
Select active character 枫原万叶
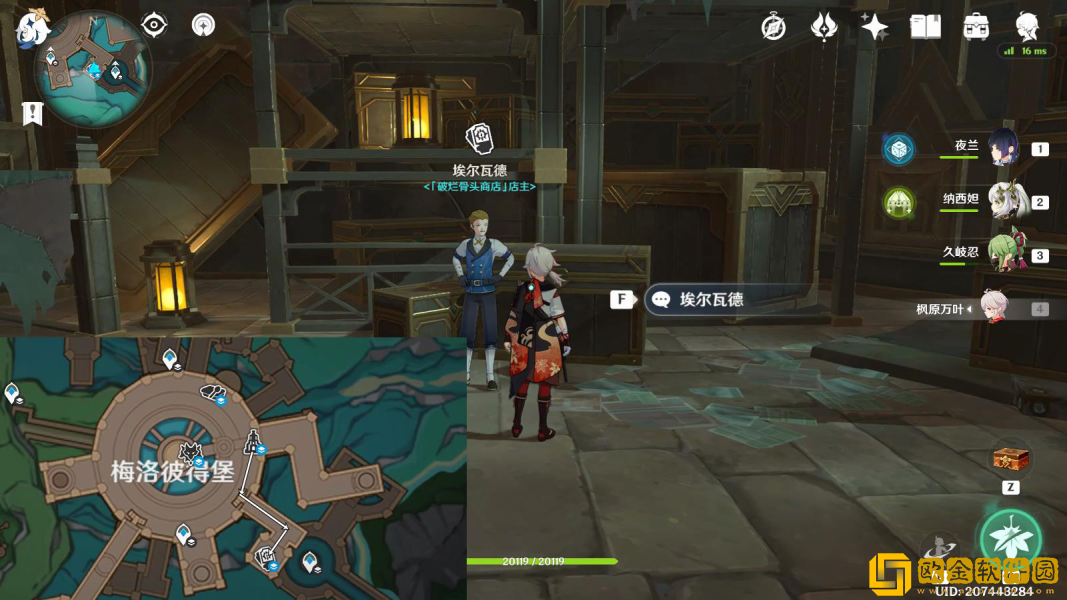(x=994, y=308)
